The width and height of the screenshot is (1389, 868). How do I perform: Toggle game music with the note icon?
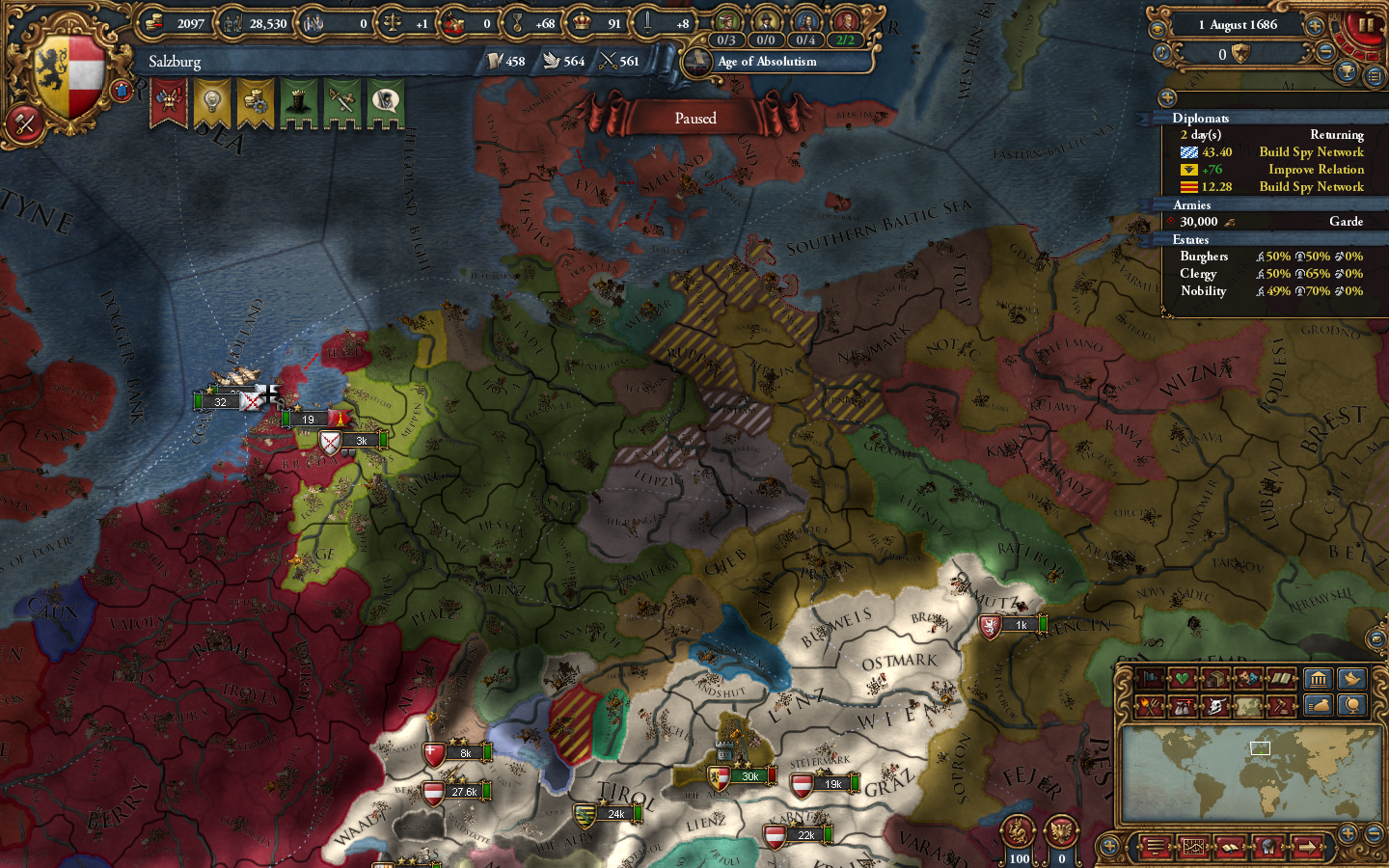click(1161, 52)
